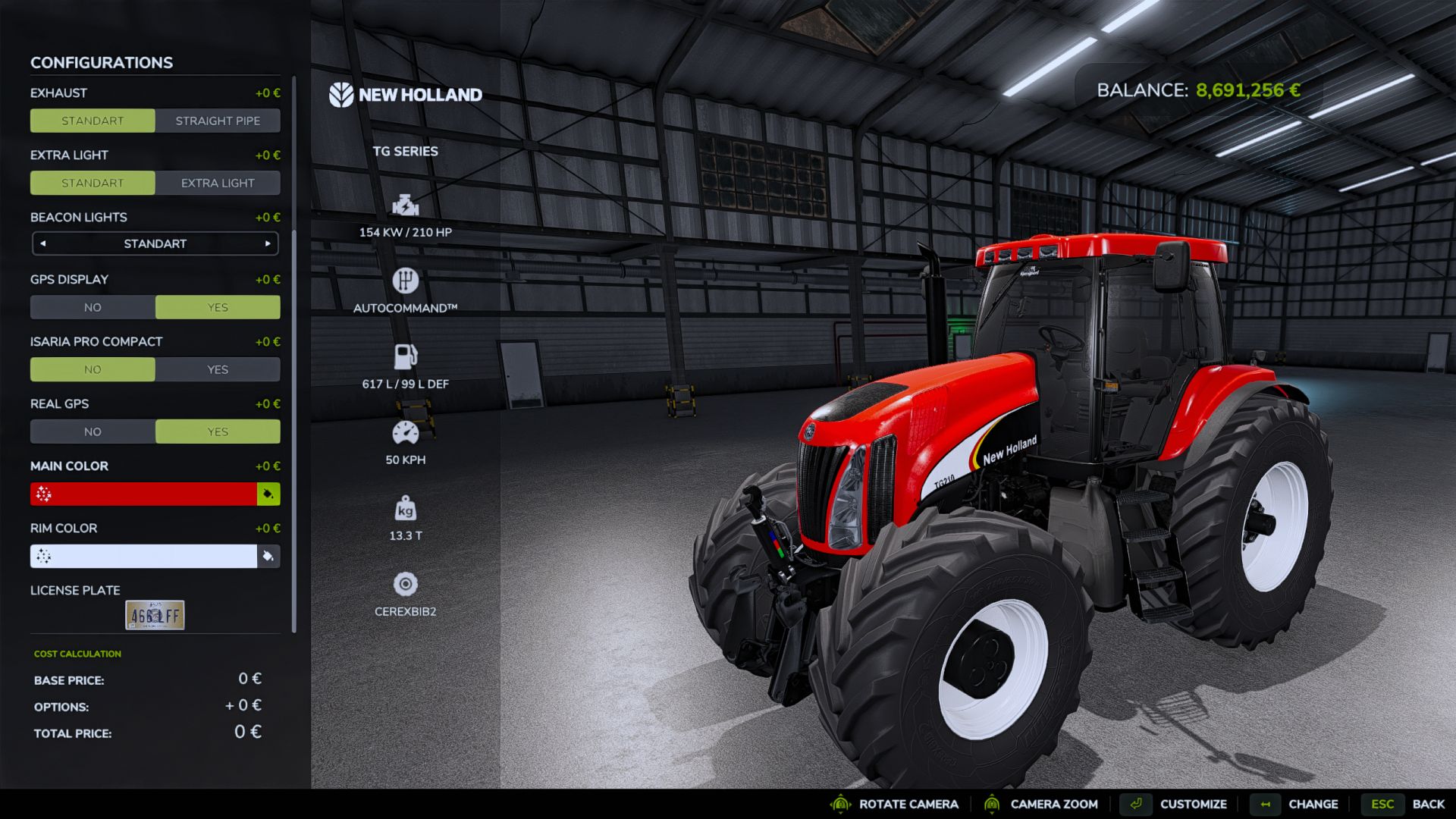Switch exhaust to Straight Pipe
Viewport: 1456px width, 819px height.
coord(218,120)
